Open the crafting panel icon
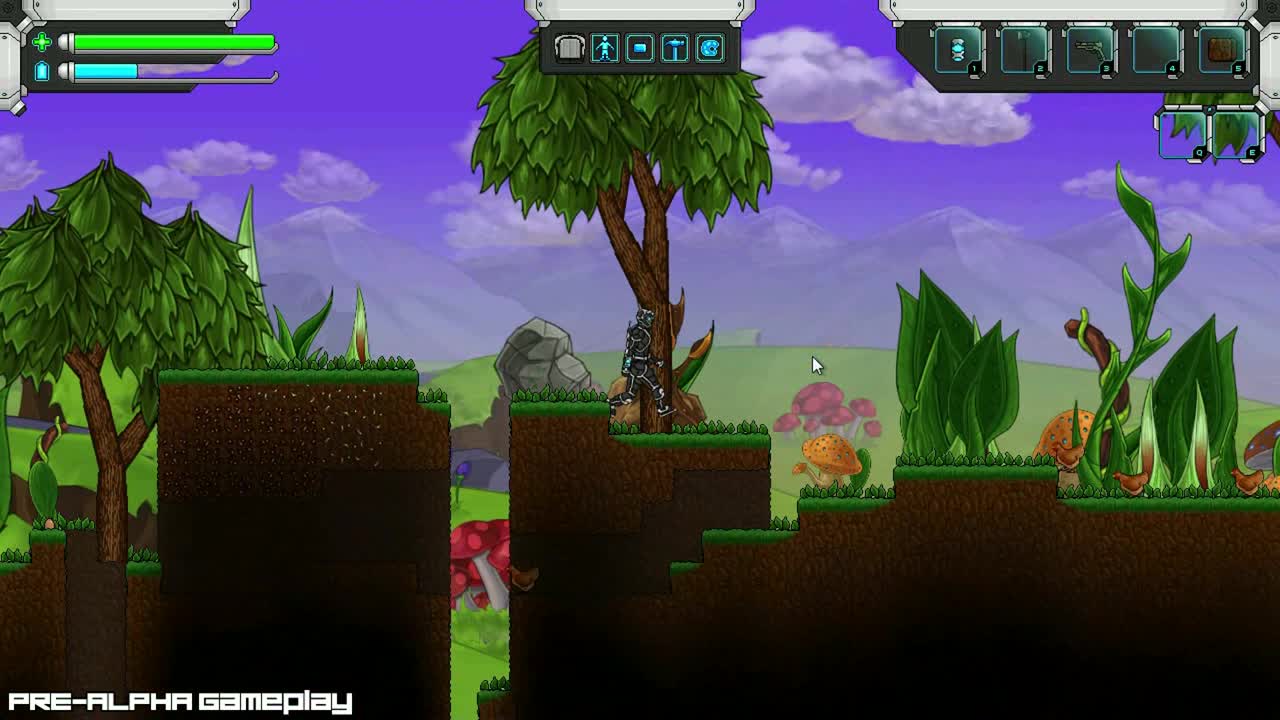Image resolution: width=1280 pixels, height=720 pixels. coord(640,47)
